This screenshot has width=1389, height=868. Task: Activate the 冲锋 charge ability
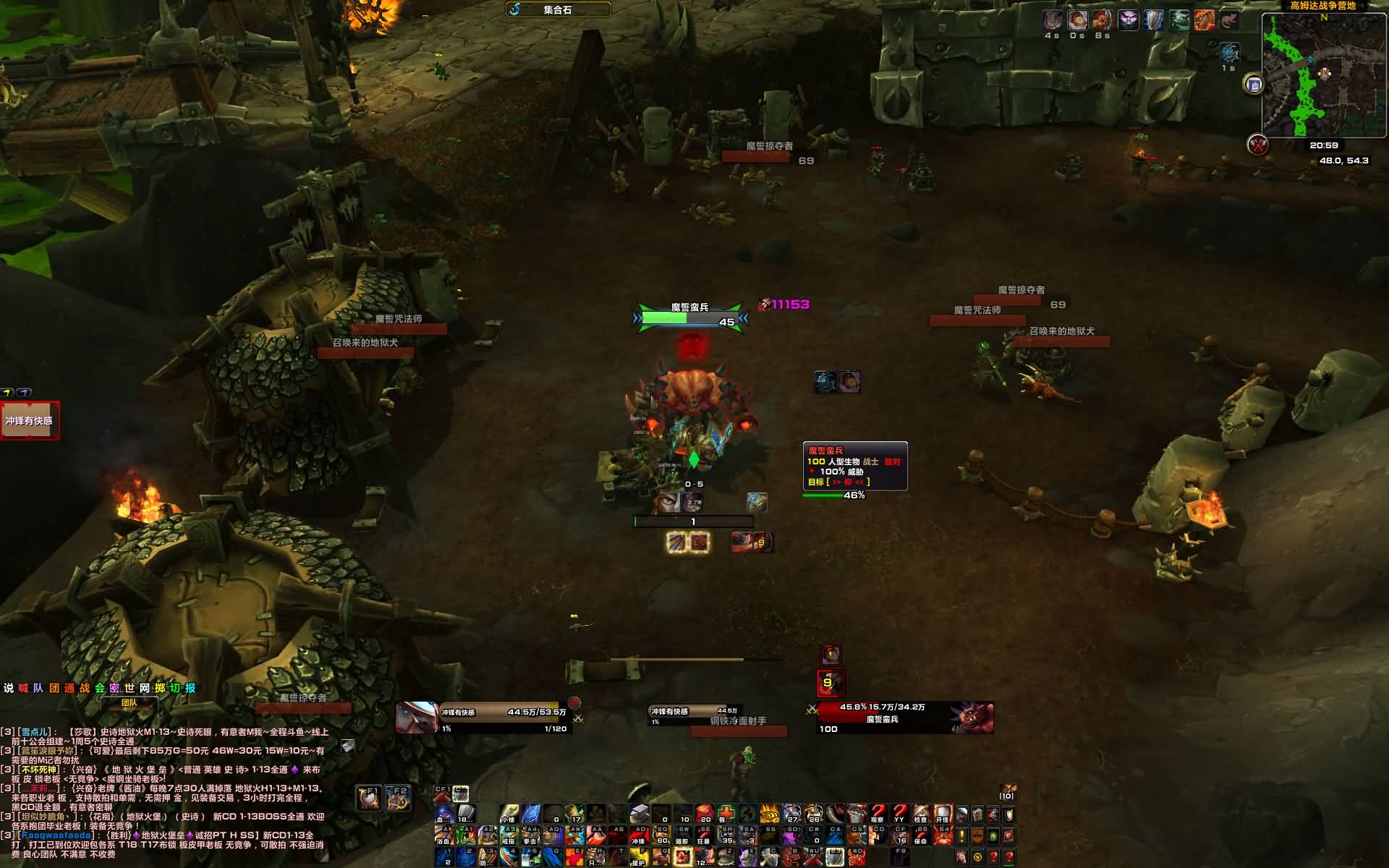point(638,836)
